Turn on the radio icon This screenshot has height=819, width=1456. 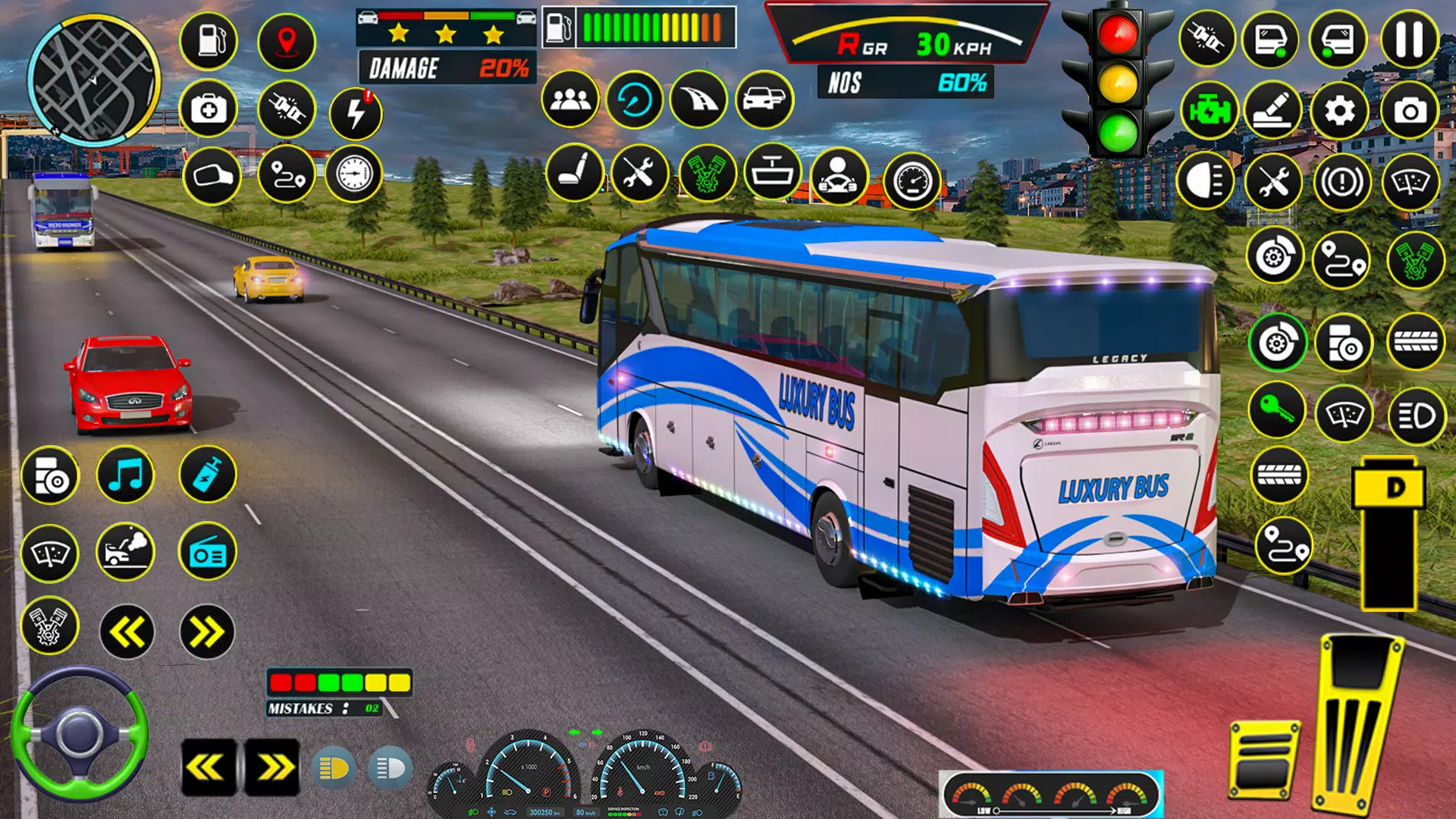[x=207, y=552]
